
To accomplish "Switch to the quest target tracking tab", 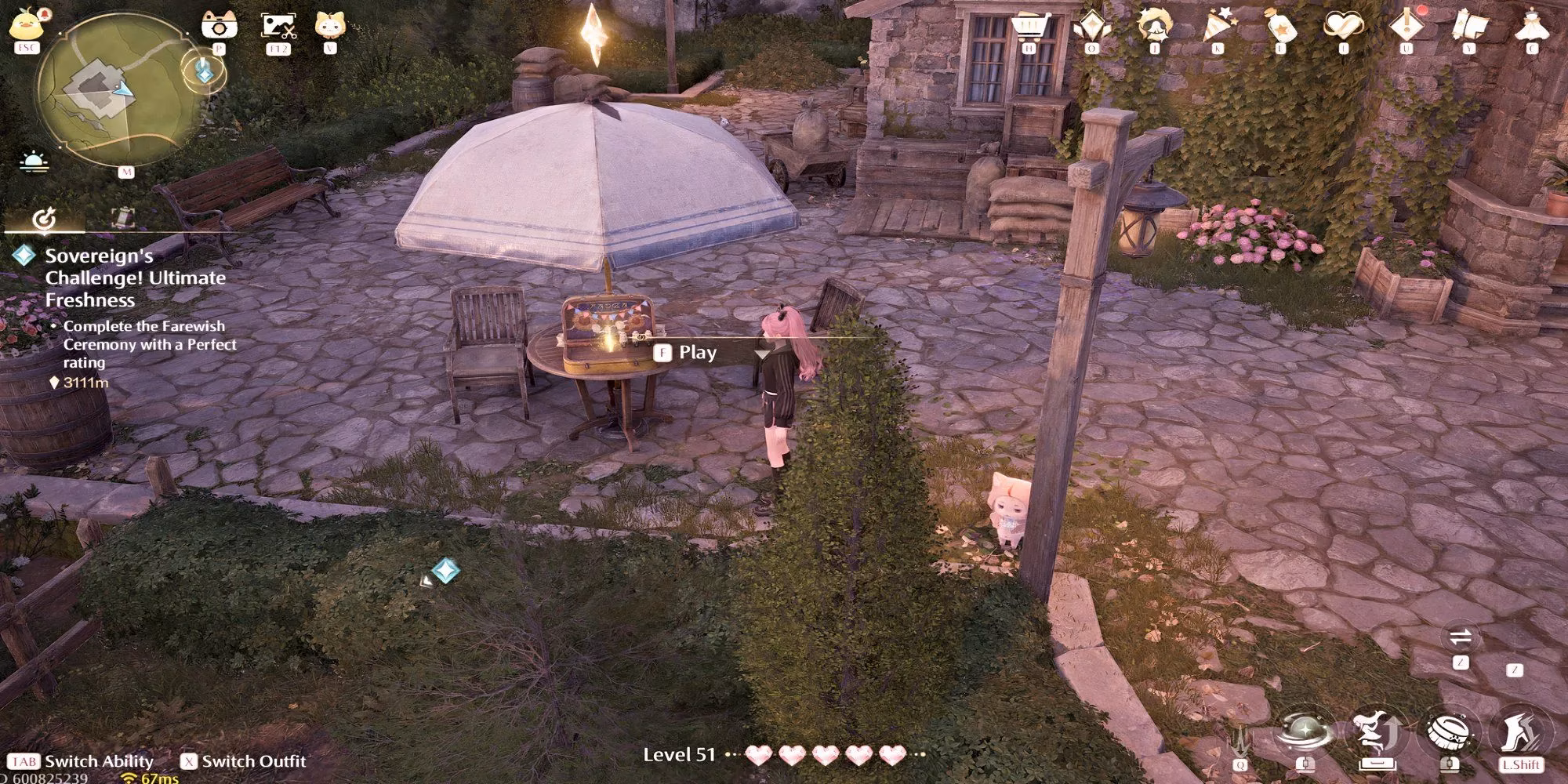I will (44, 218).
